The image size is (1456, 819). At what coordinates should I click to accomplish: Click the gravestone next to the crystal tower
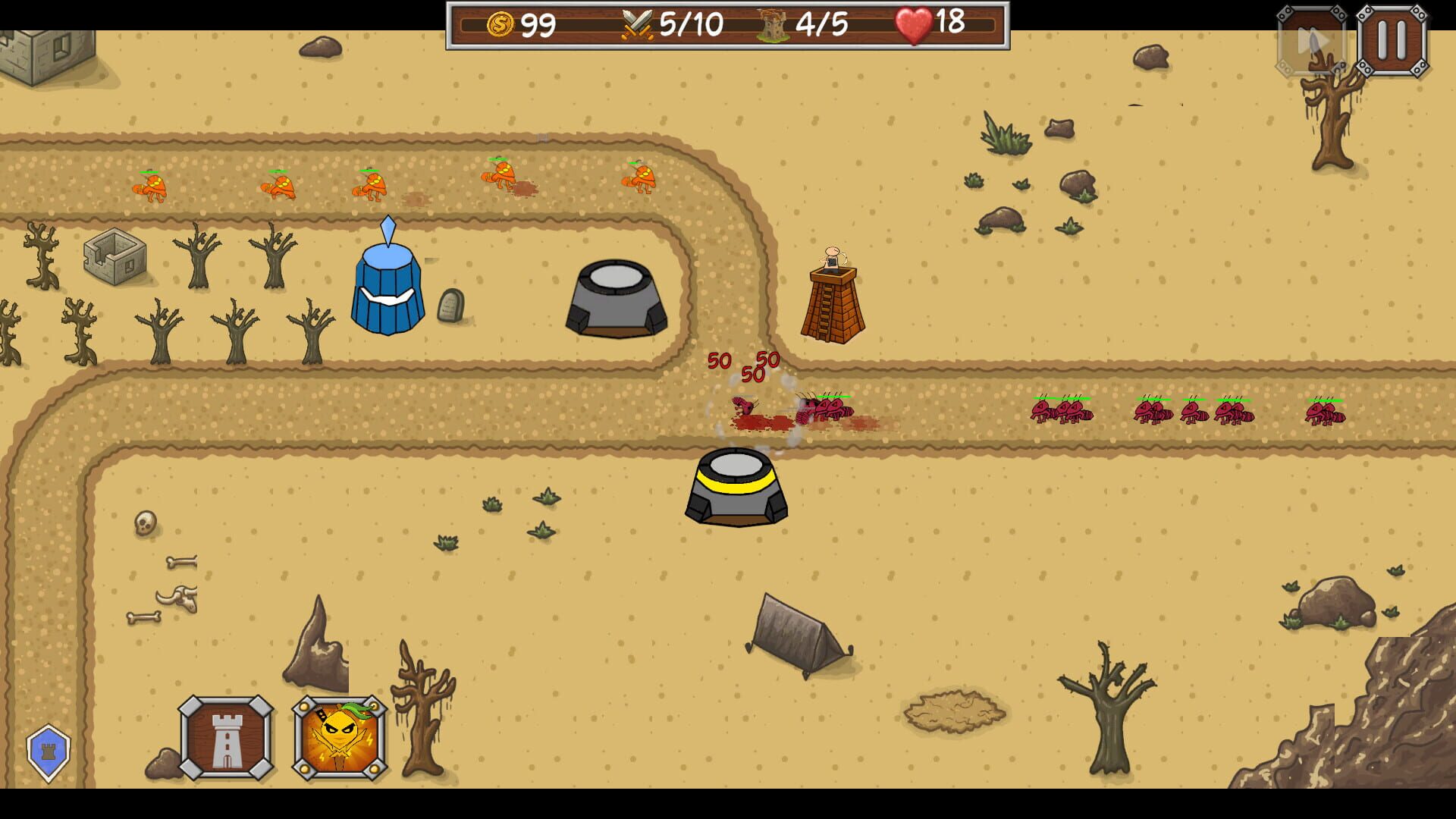pos(450,306)
